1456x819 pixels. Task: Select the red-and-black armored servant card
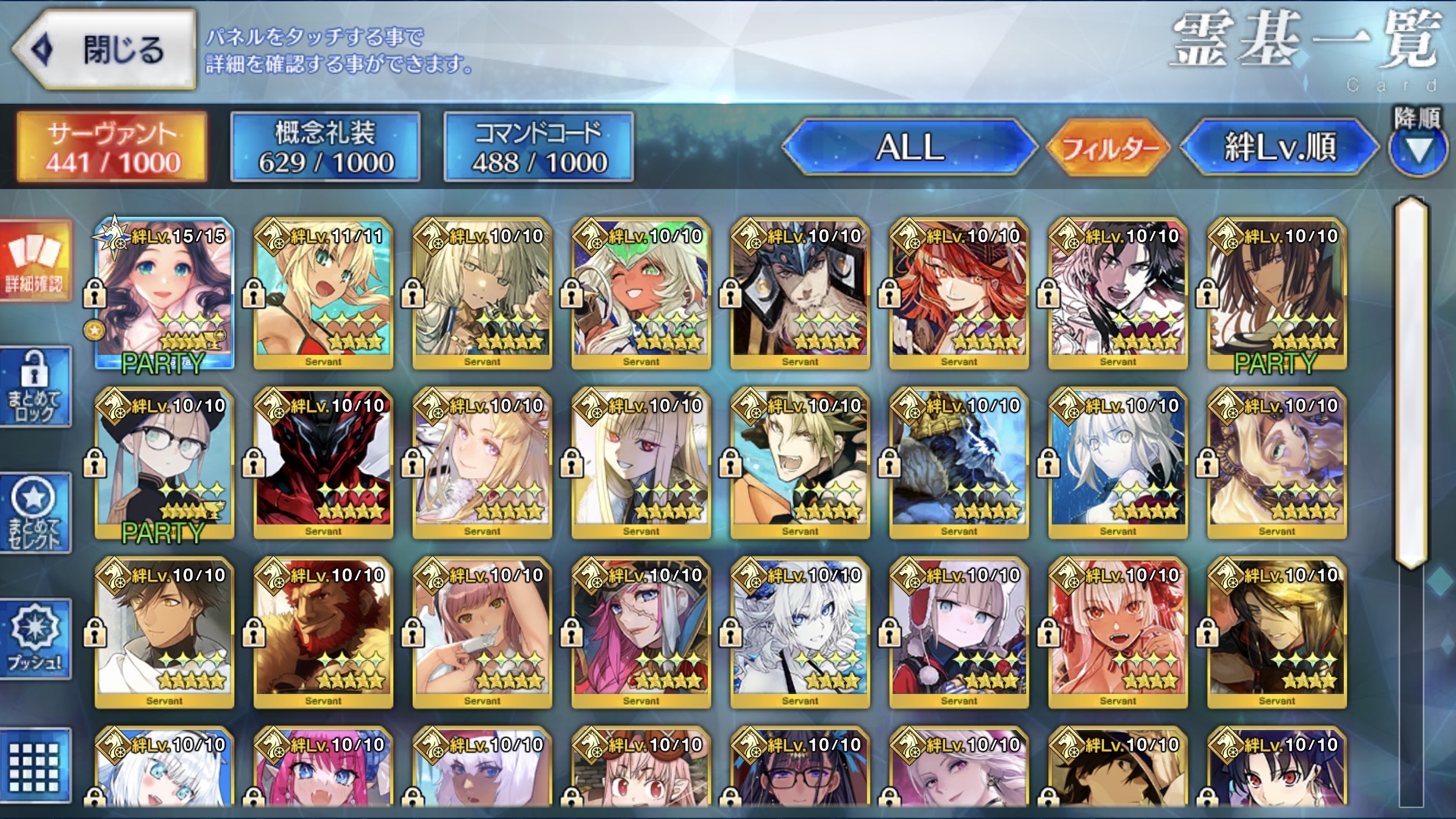(323, 462)
